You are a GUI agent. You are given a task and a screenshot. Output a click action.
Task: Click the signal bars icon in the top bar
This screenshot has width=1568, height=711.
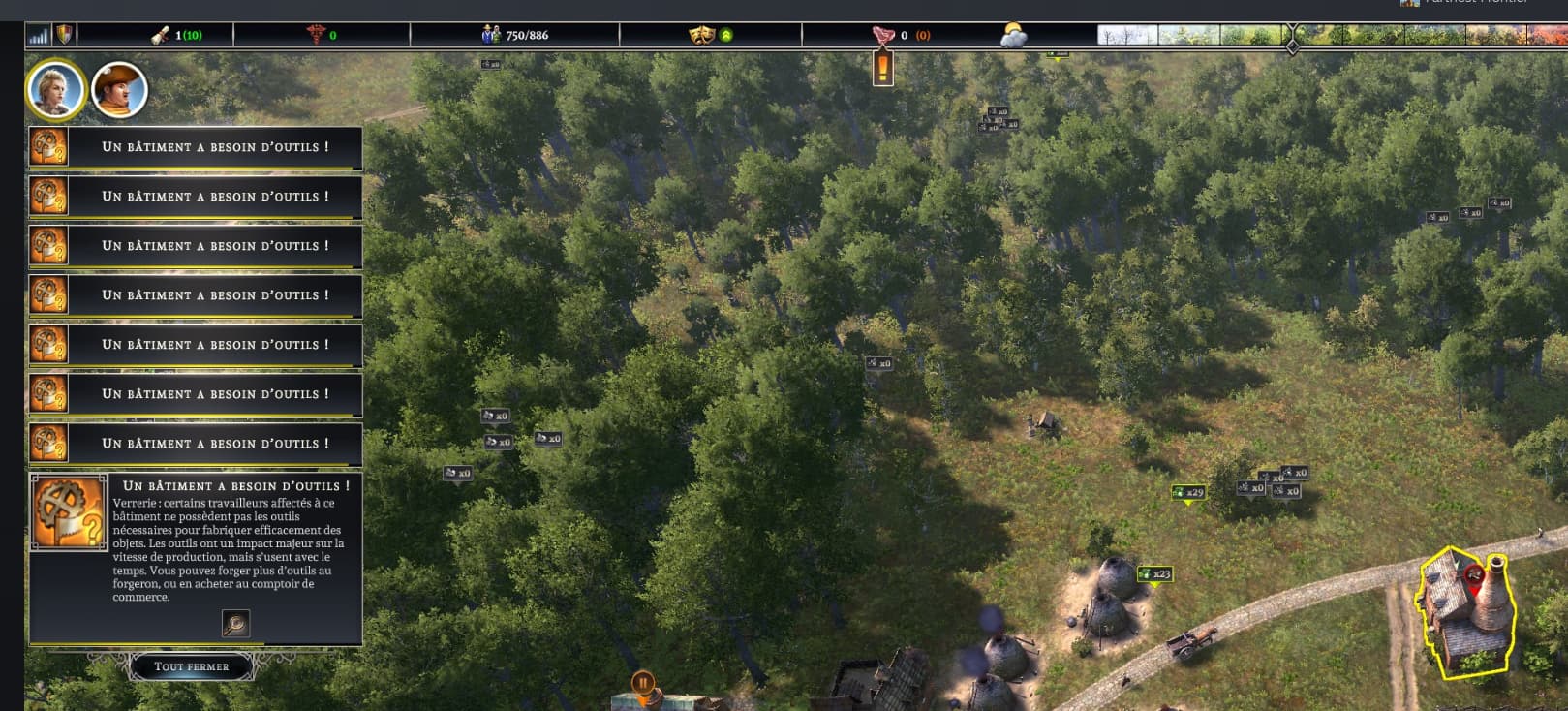pos(39,36)
